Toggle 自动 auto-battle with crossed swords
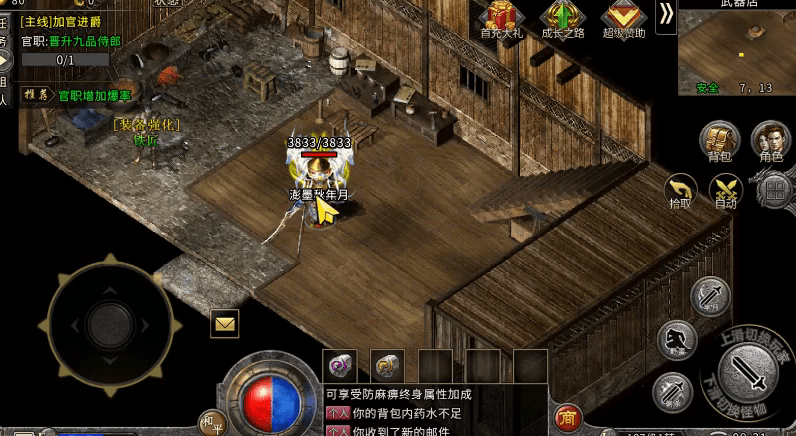The width and height of the screenshot is (796, 436). tap(725, 190)
